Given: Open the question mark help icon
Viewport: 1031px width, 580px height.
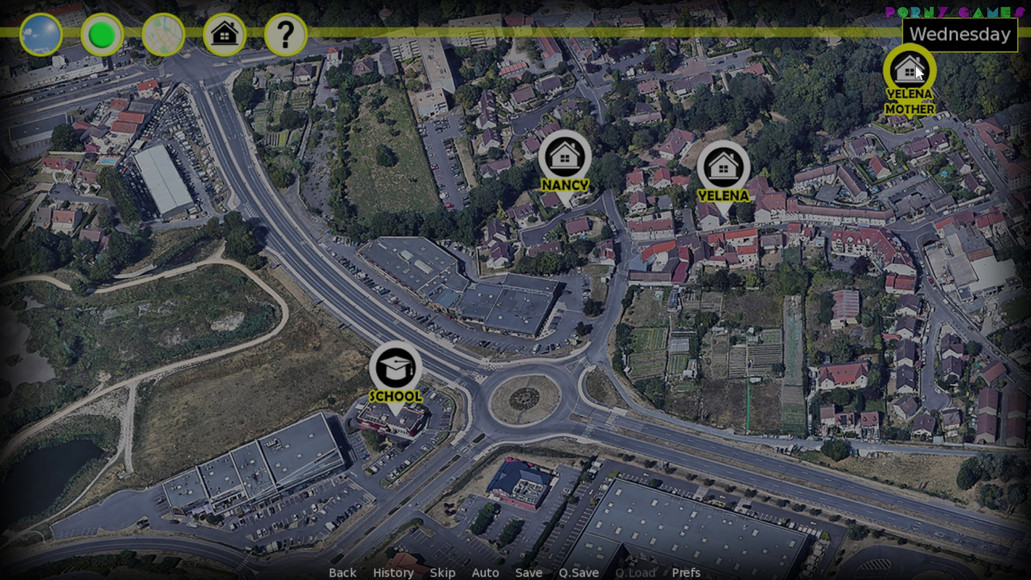Looking at the screenshot, I should [285, 35].
